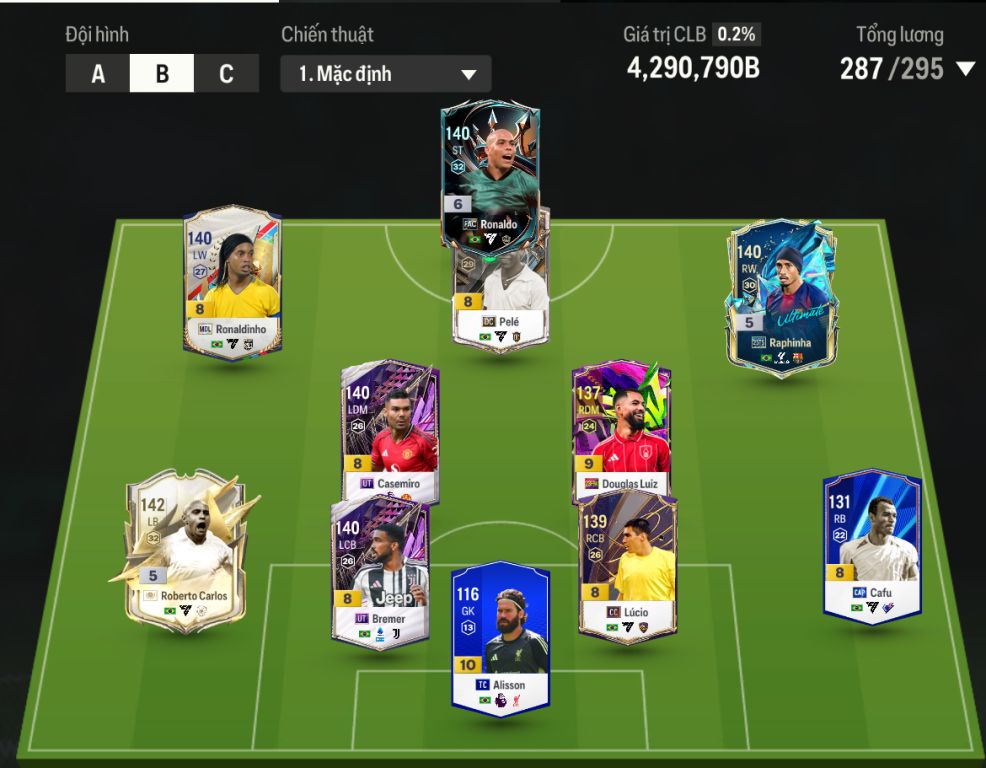986x768 pixels.
Task: Expand the total salary arrow
Action: tap(965, 69)
